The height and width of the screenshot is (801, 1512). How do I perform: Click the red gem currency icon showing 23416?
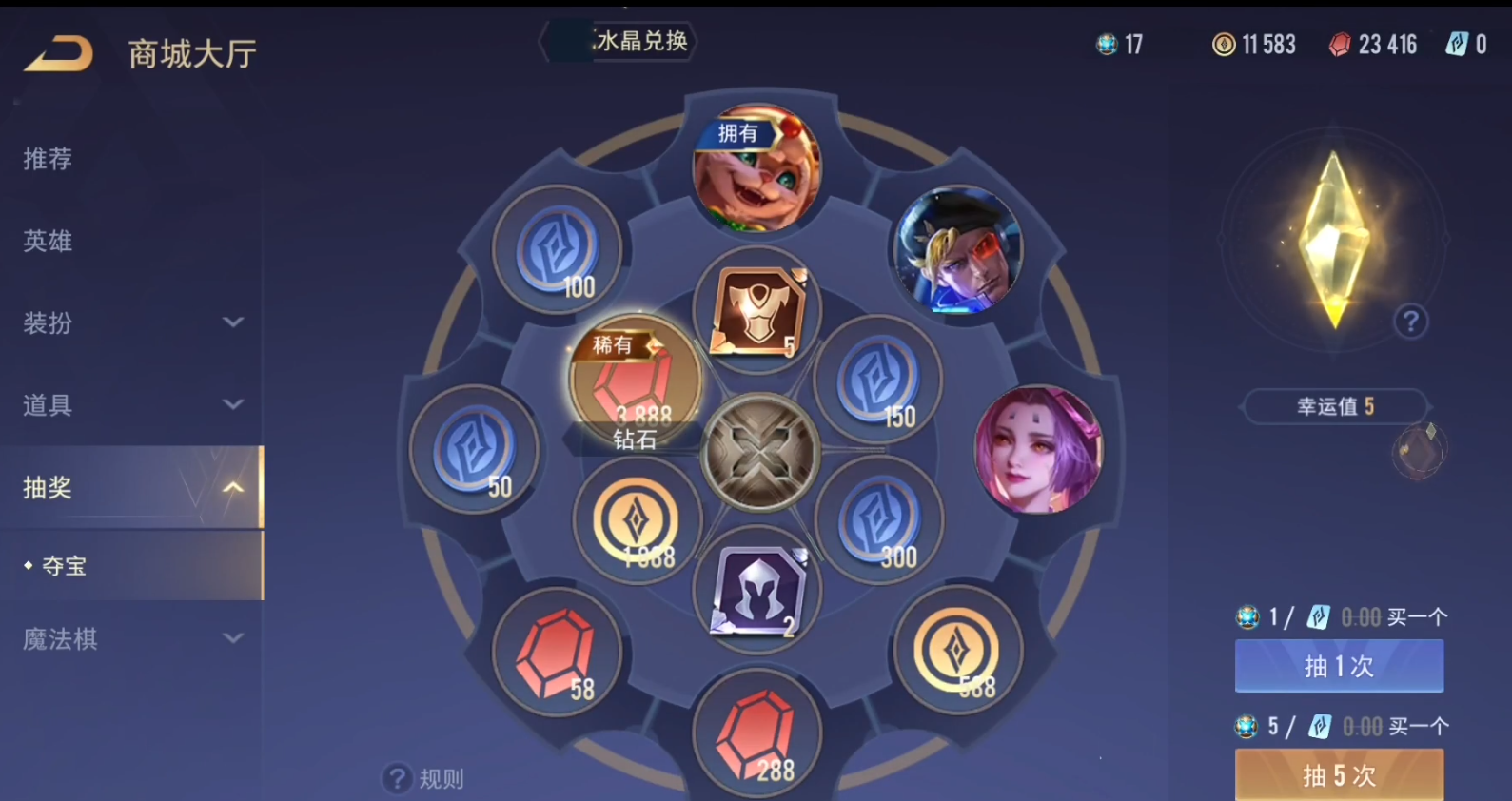click(x=1342, y=45)
